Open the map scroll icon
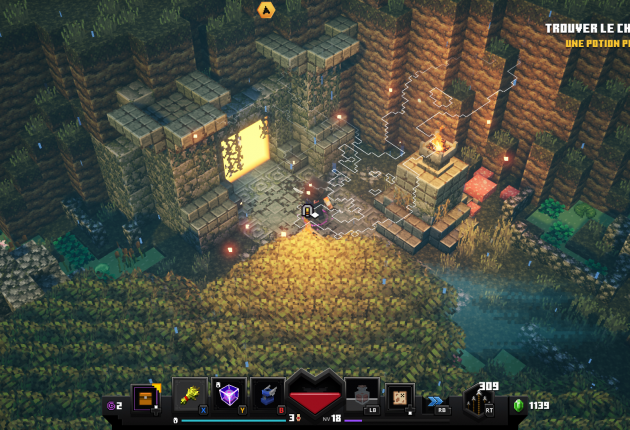Screen dimensions: 630x430 (x=400, y=397)
